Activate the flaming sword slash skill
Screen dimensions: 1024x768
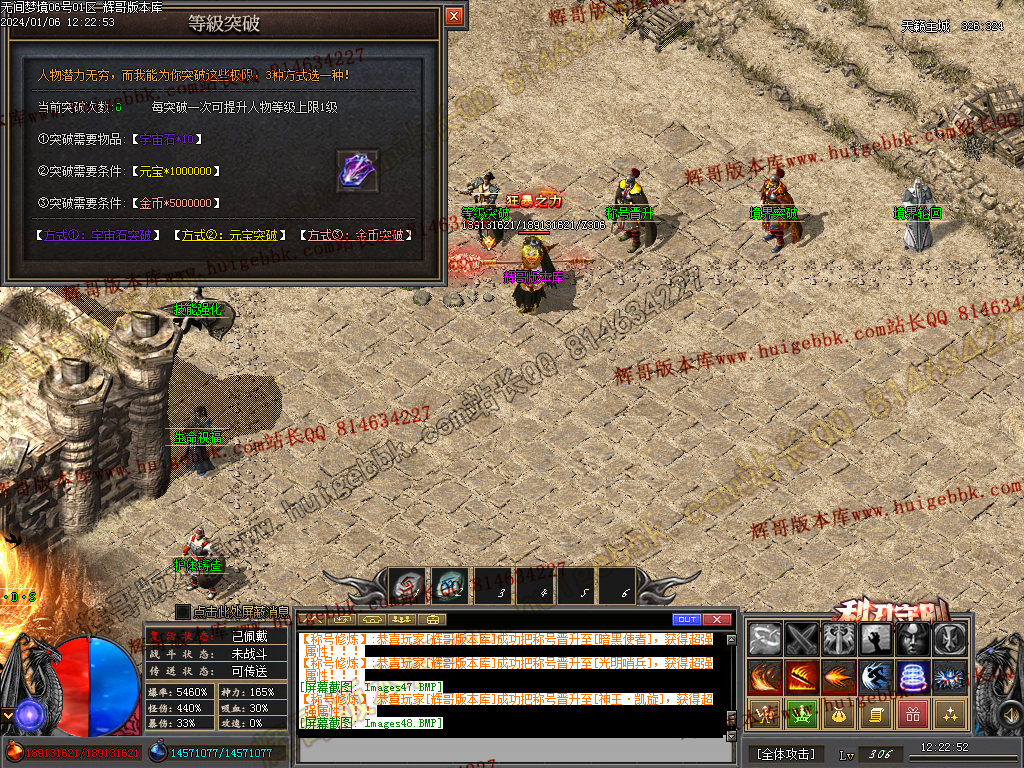click(802, 677)
